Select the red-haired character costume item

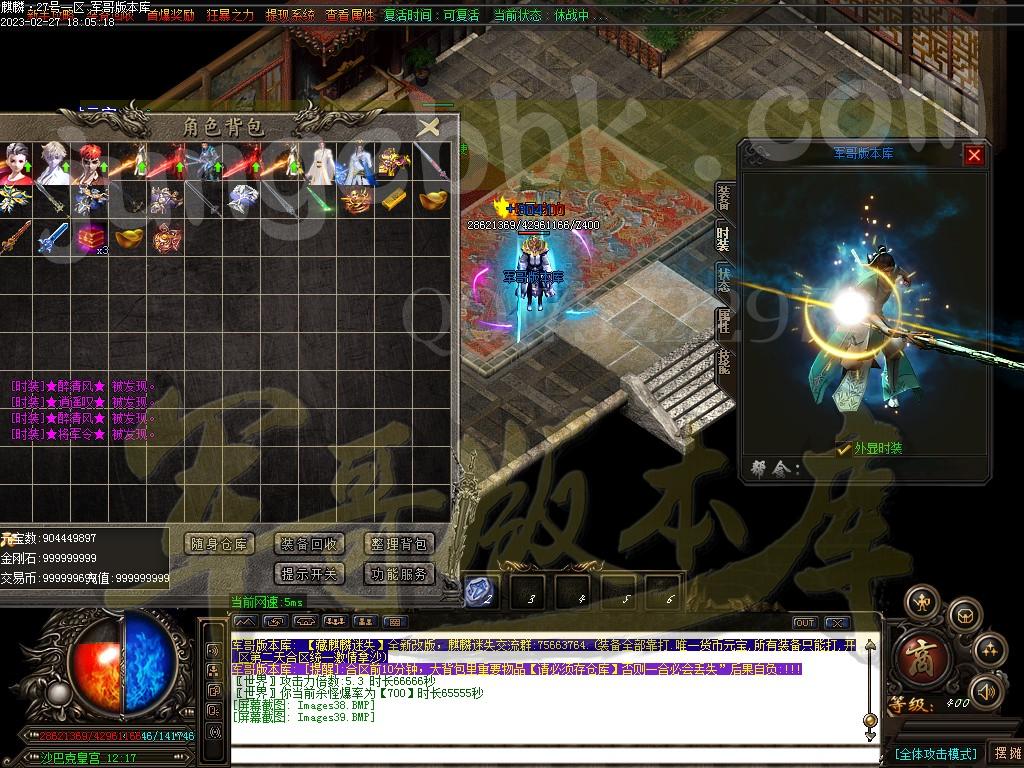(x=89, y=163)
